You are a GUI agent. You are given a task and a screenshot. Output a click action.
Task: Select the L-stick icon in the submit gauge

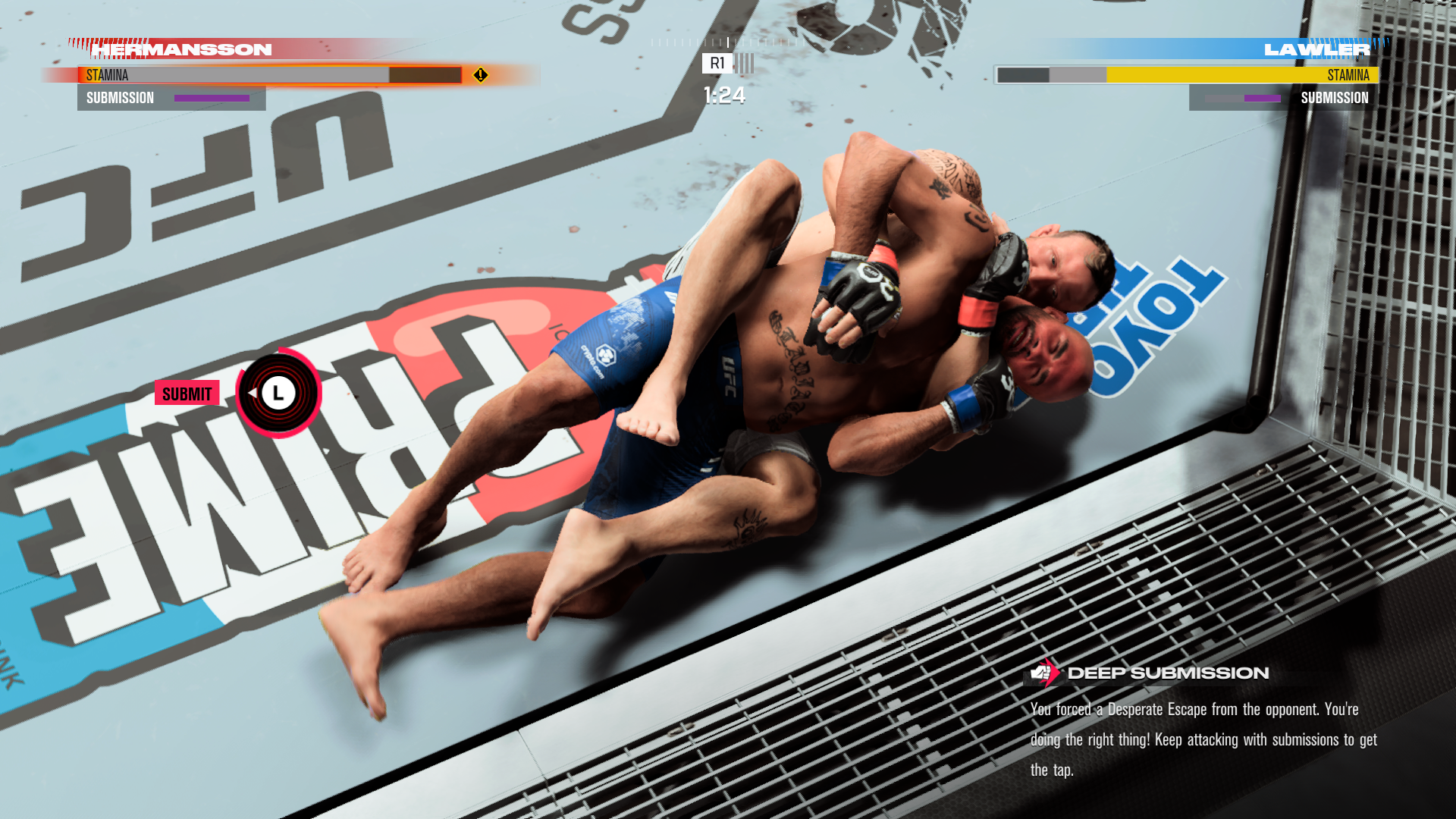pyautogui.click(x=279, y=392)
